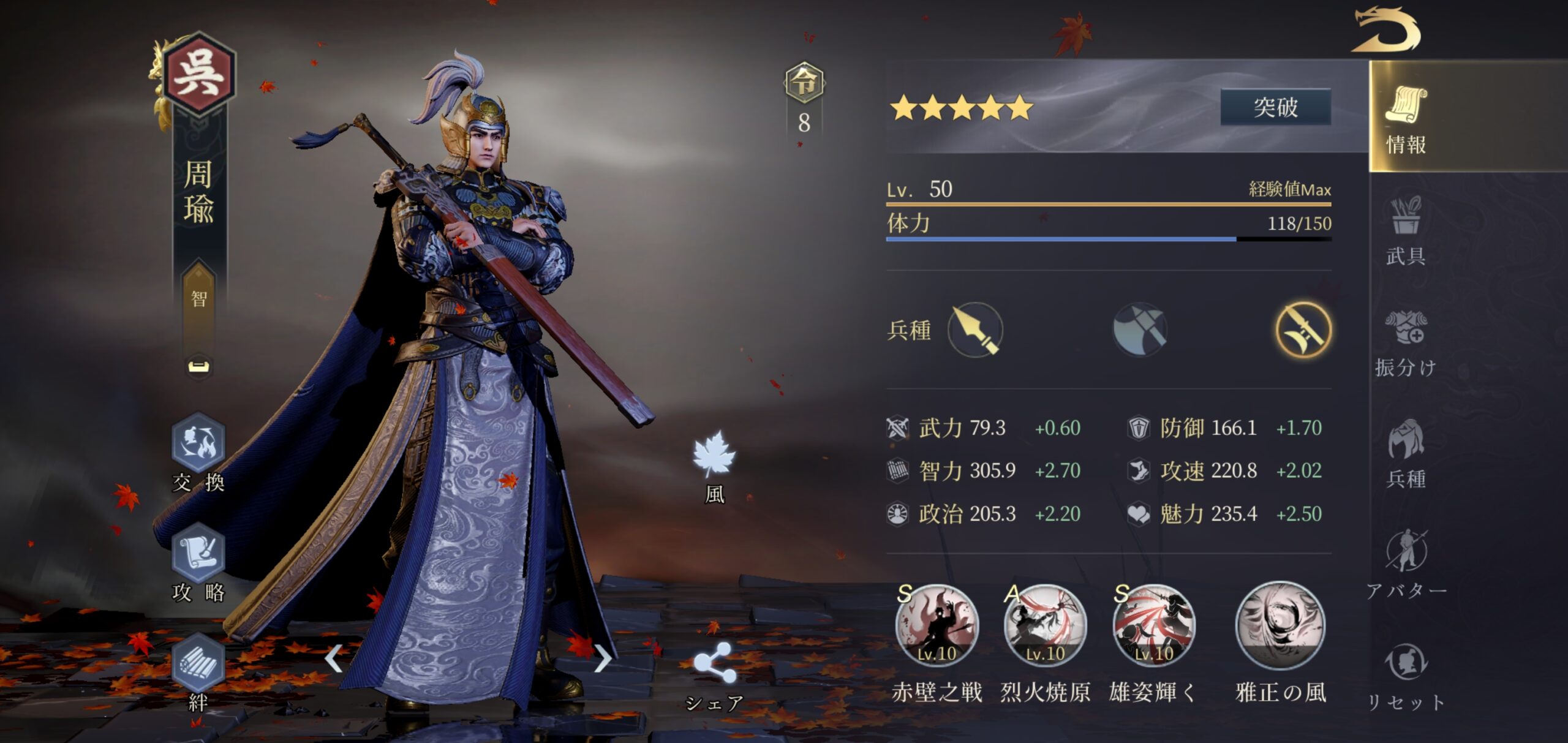The height and width of the screenshot is (743, 1568).
Task: View the 赤壁之戦 skill
Action: pyautogui.click(x=937, y=626)
